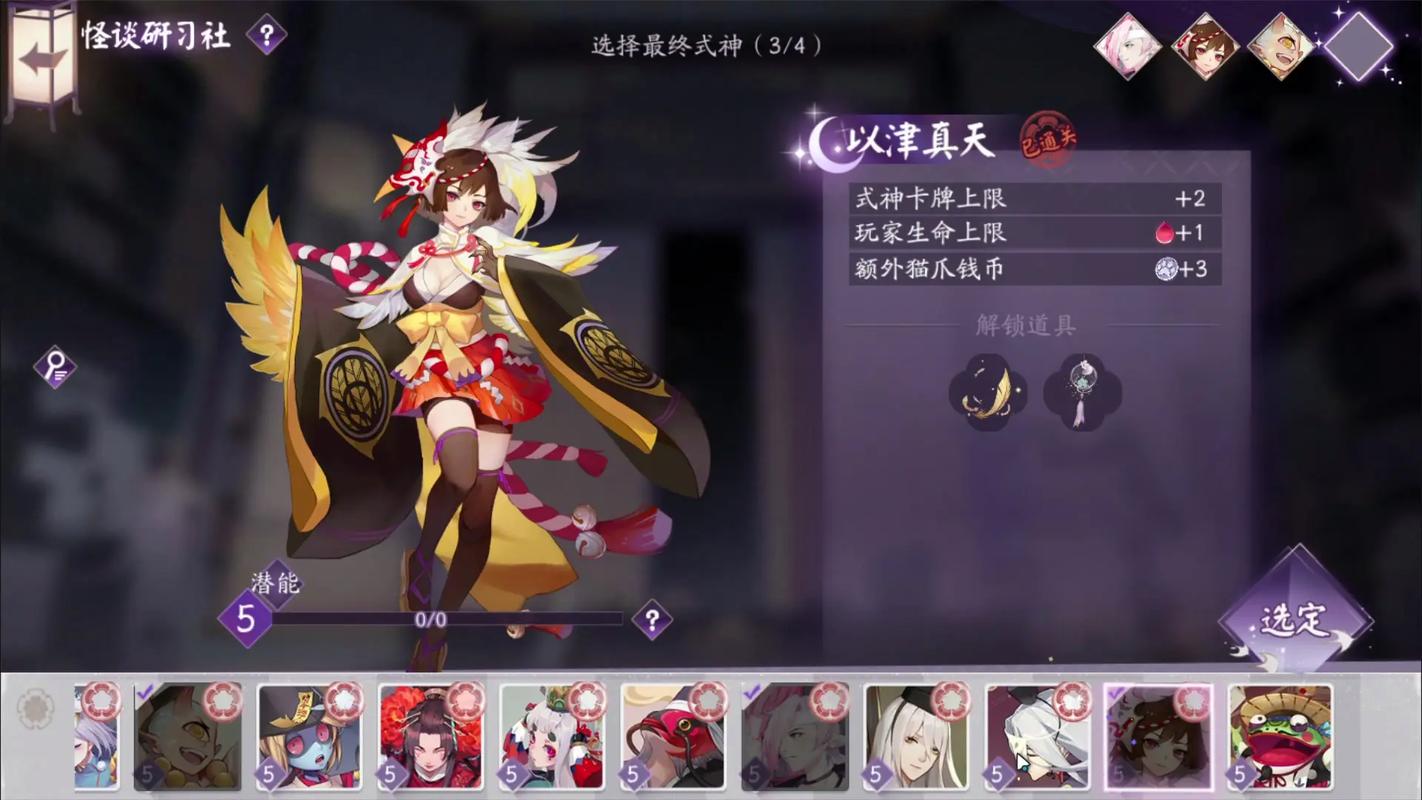Open the help question mark beside 怪谈研习社

[x=263, y=37]
